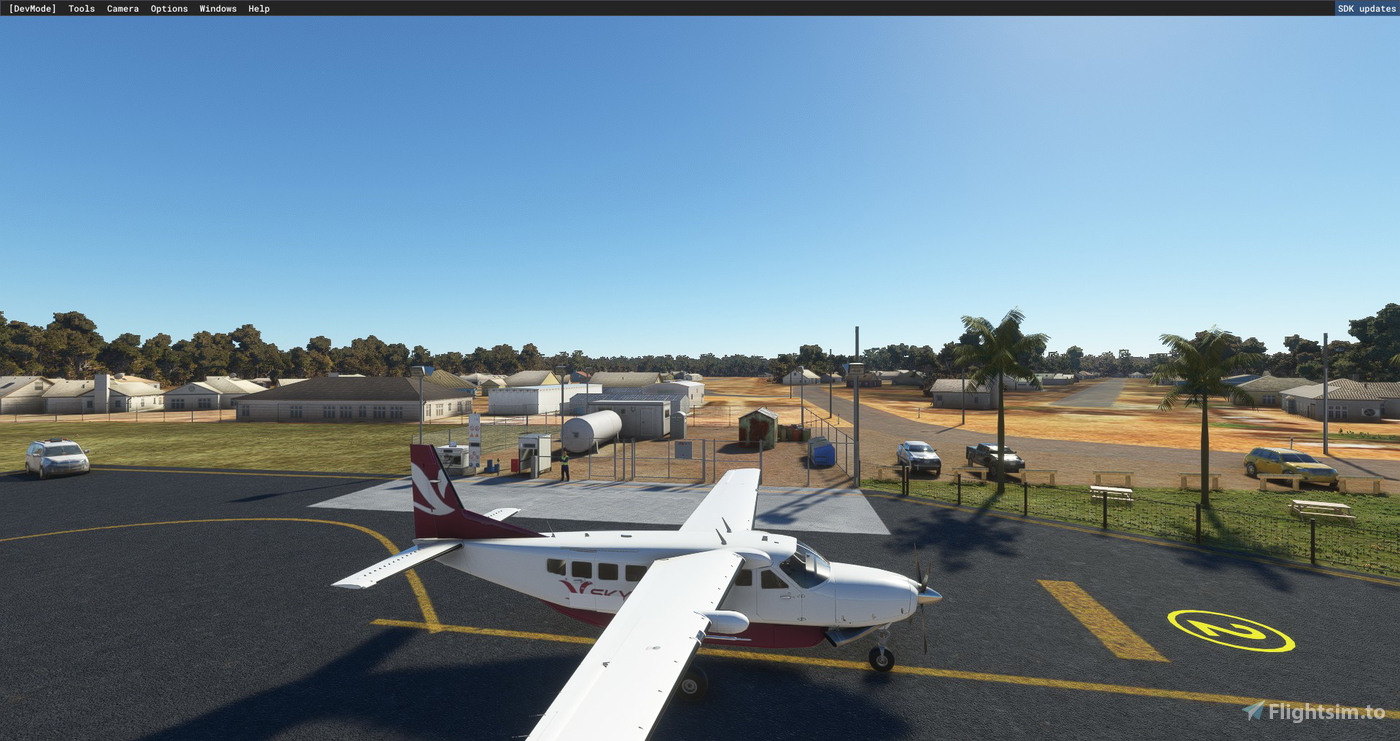Open the Options menu

[x=168, y=8]
